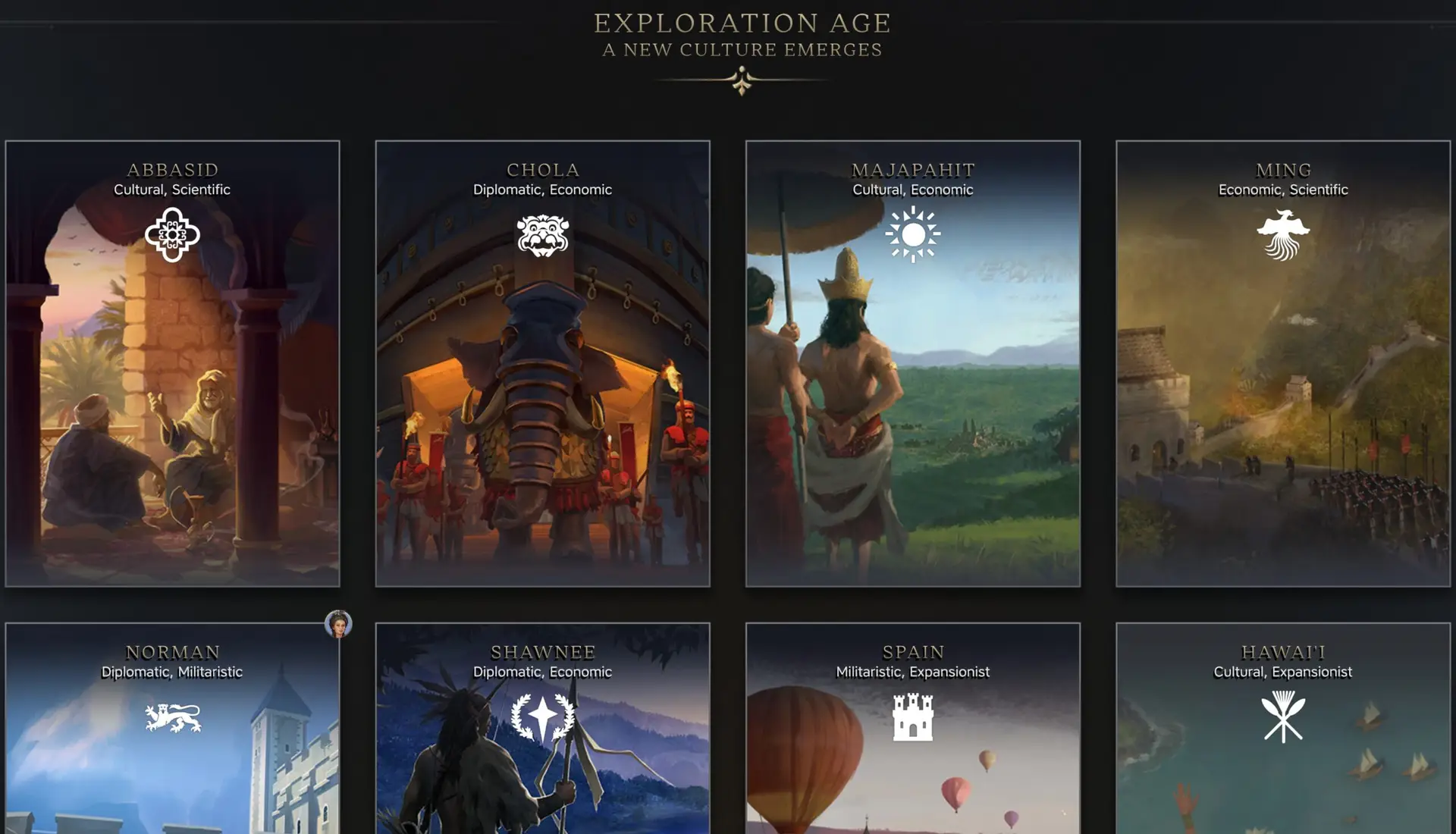Click the EXPLORATION AGE title header

[742, 23]
